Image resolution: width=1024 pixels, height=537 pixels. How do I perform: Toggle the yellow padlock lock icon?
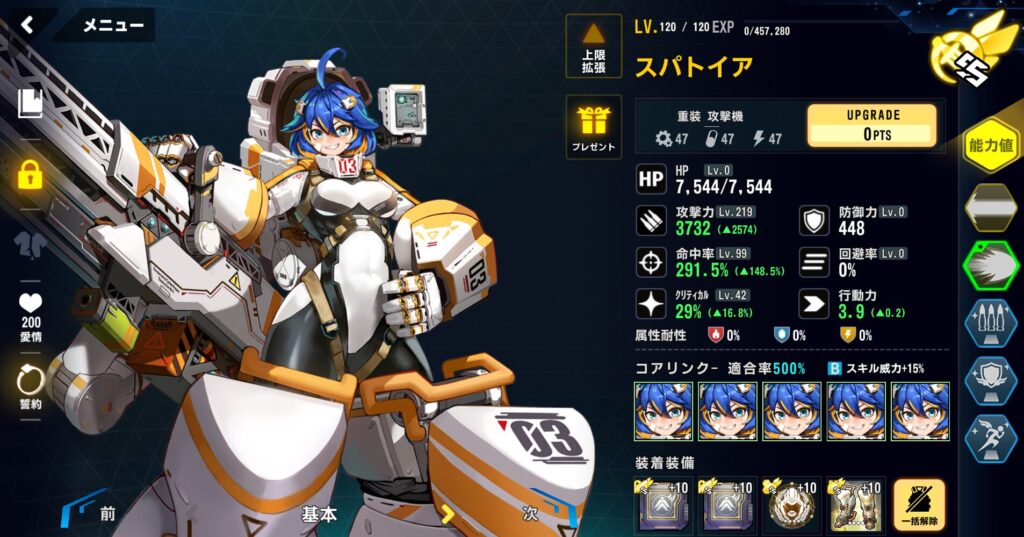(x=30, y=176)
